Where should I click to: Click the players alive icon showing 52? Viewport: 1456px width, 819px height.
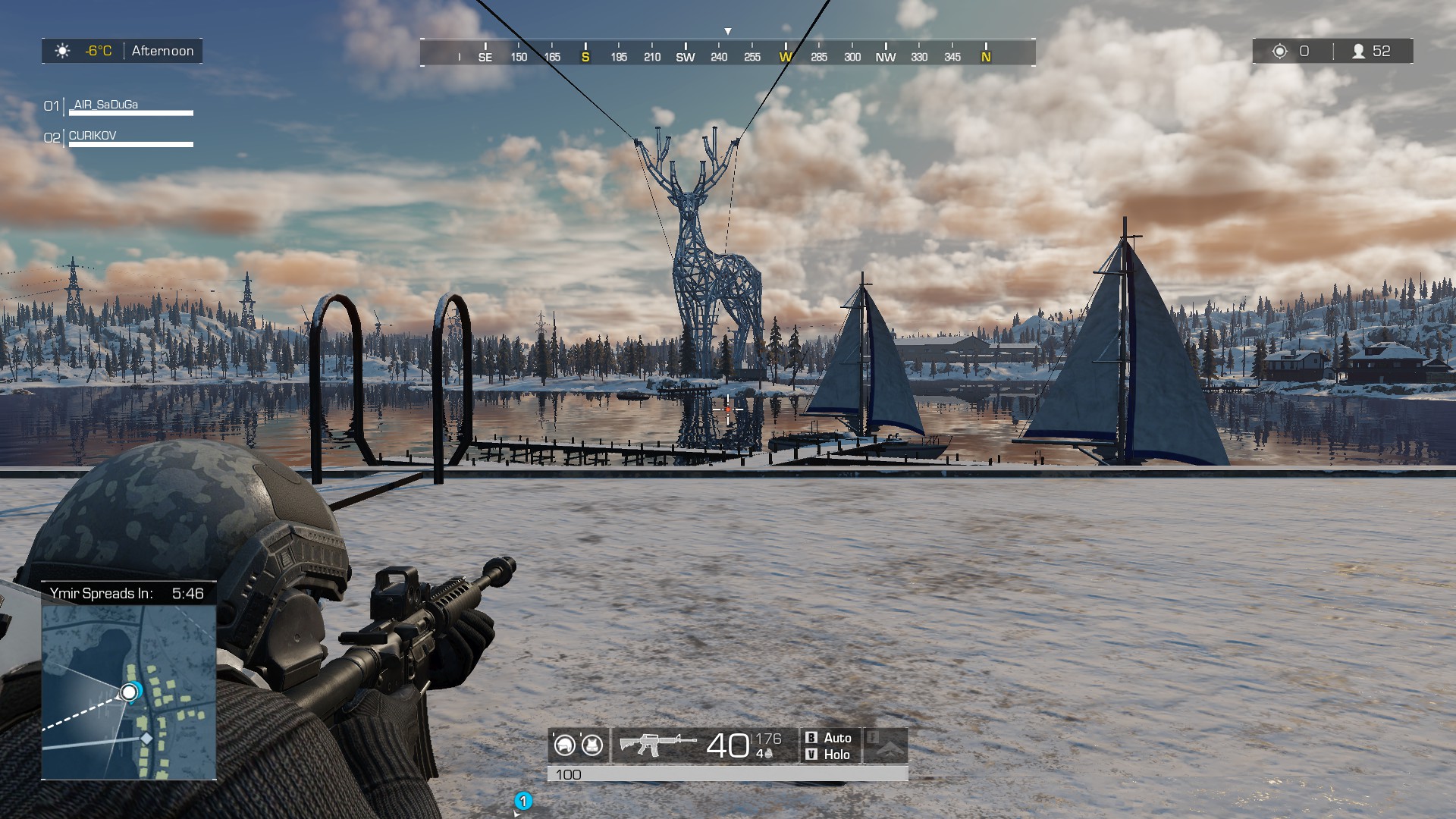(x=1359, y=52)
